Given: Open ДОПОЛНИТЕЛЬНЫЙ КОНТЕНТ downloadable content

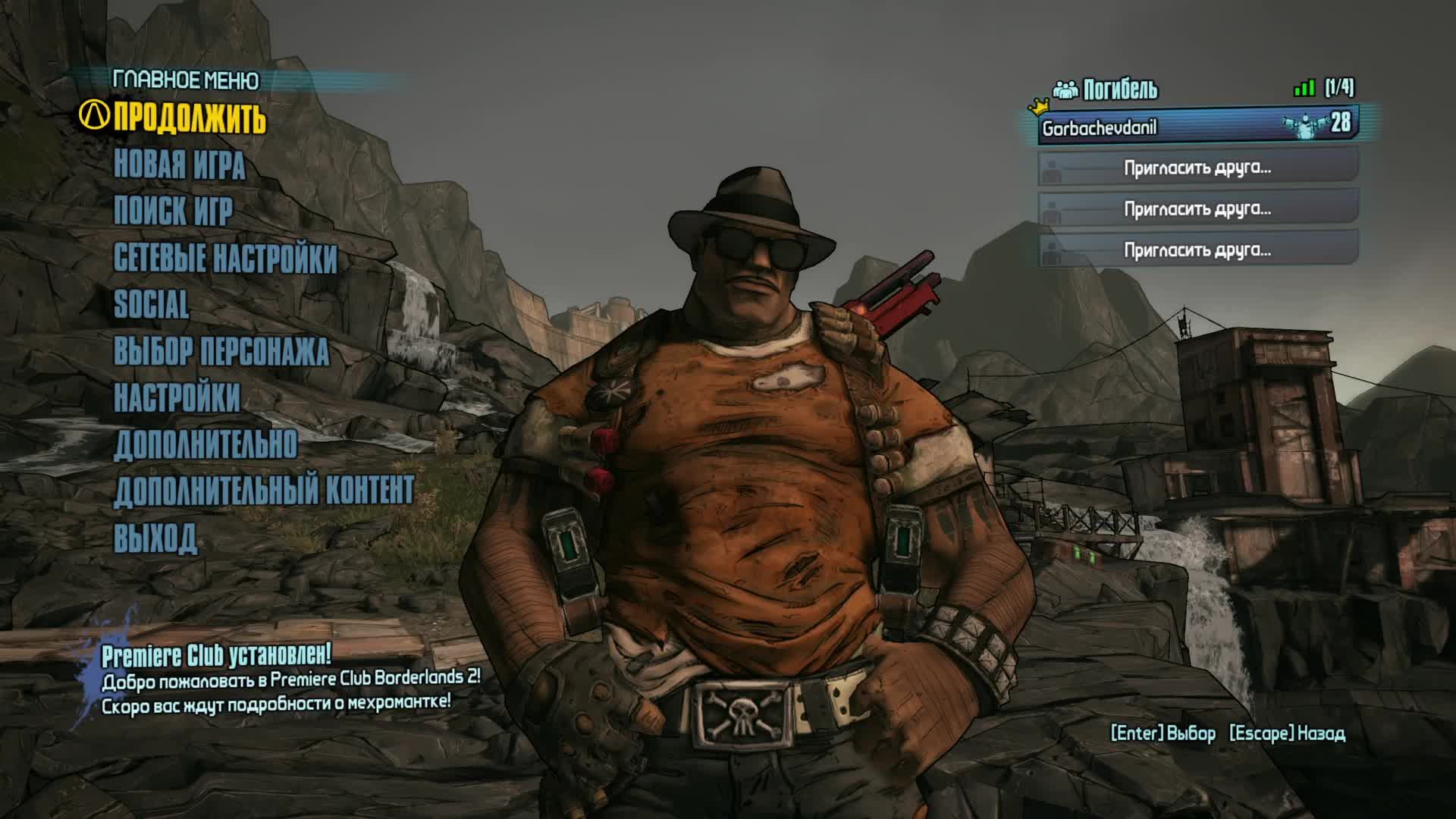Looking at the screenshot, I should coord(264,491).
